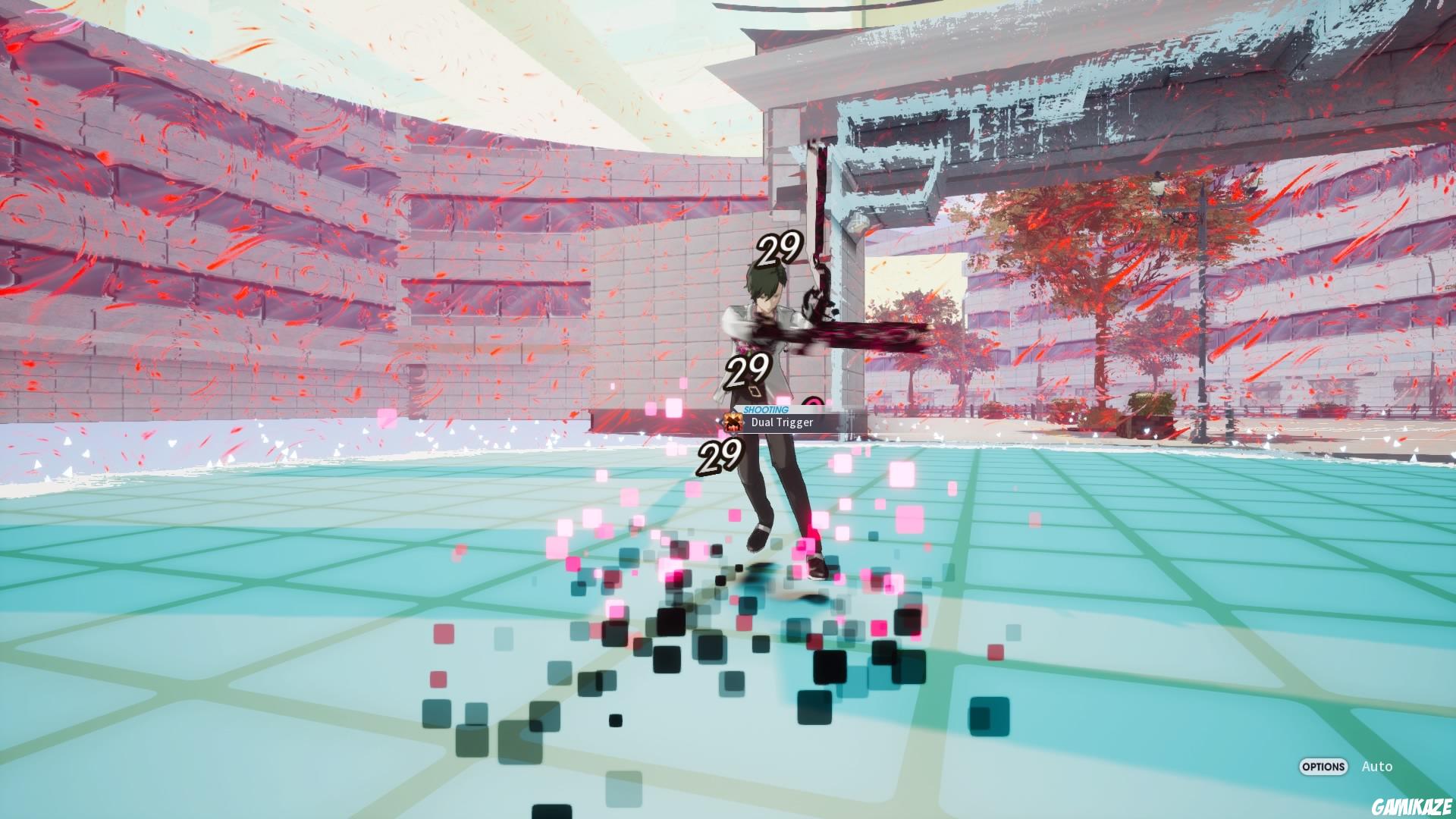This screenshot has width=1456, height=819.
Task: Click the bottom 29 damage number
Action: (719, 458)
